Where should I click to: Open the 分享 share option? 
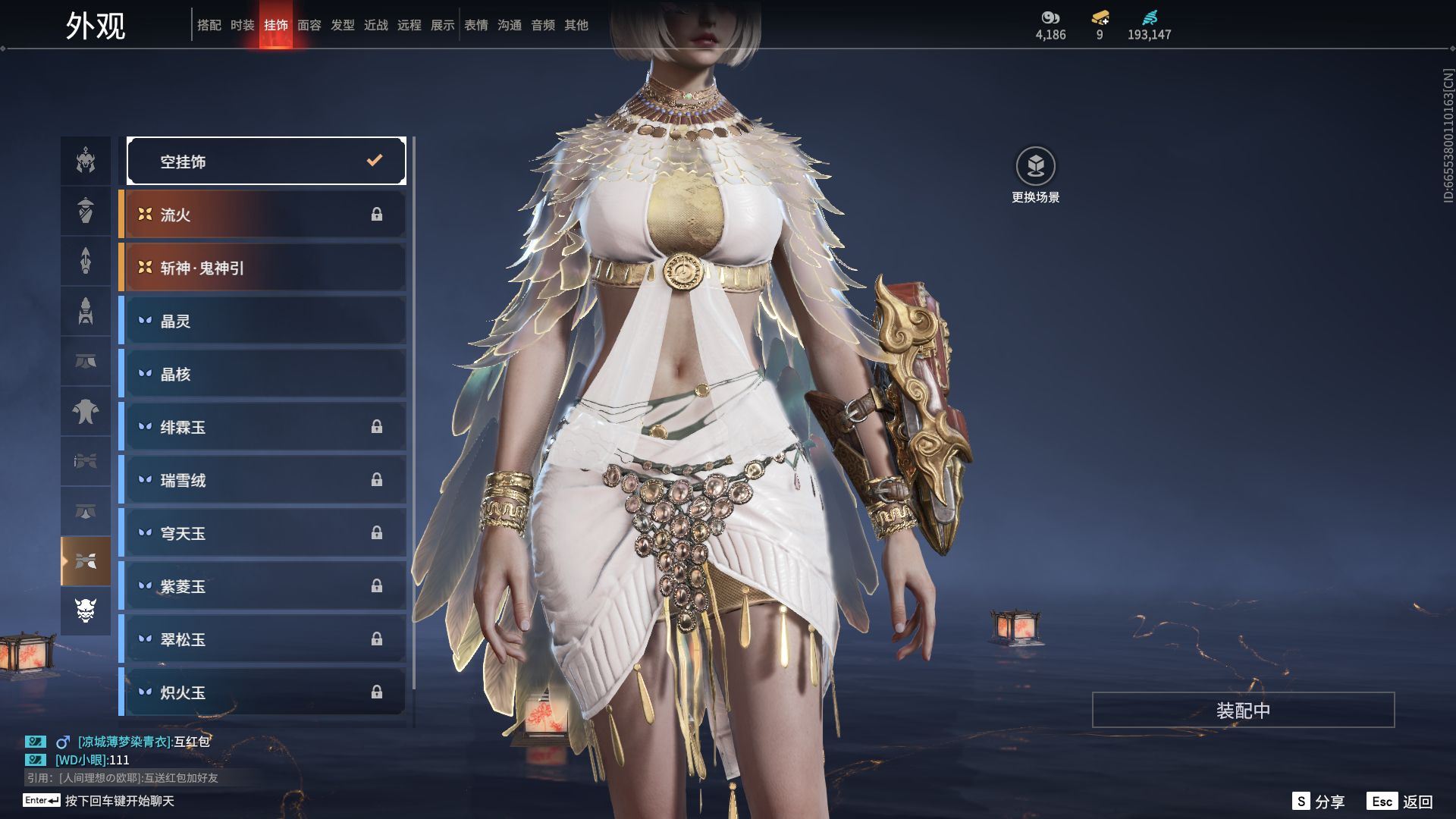pos(1319,802)
